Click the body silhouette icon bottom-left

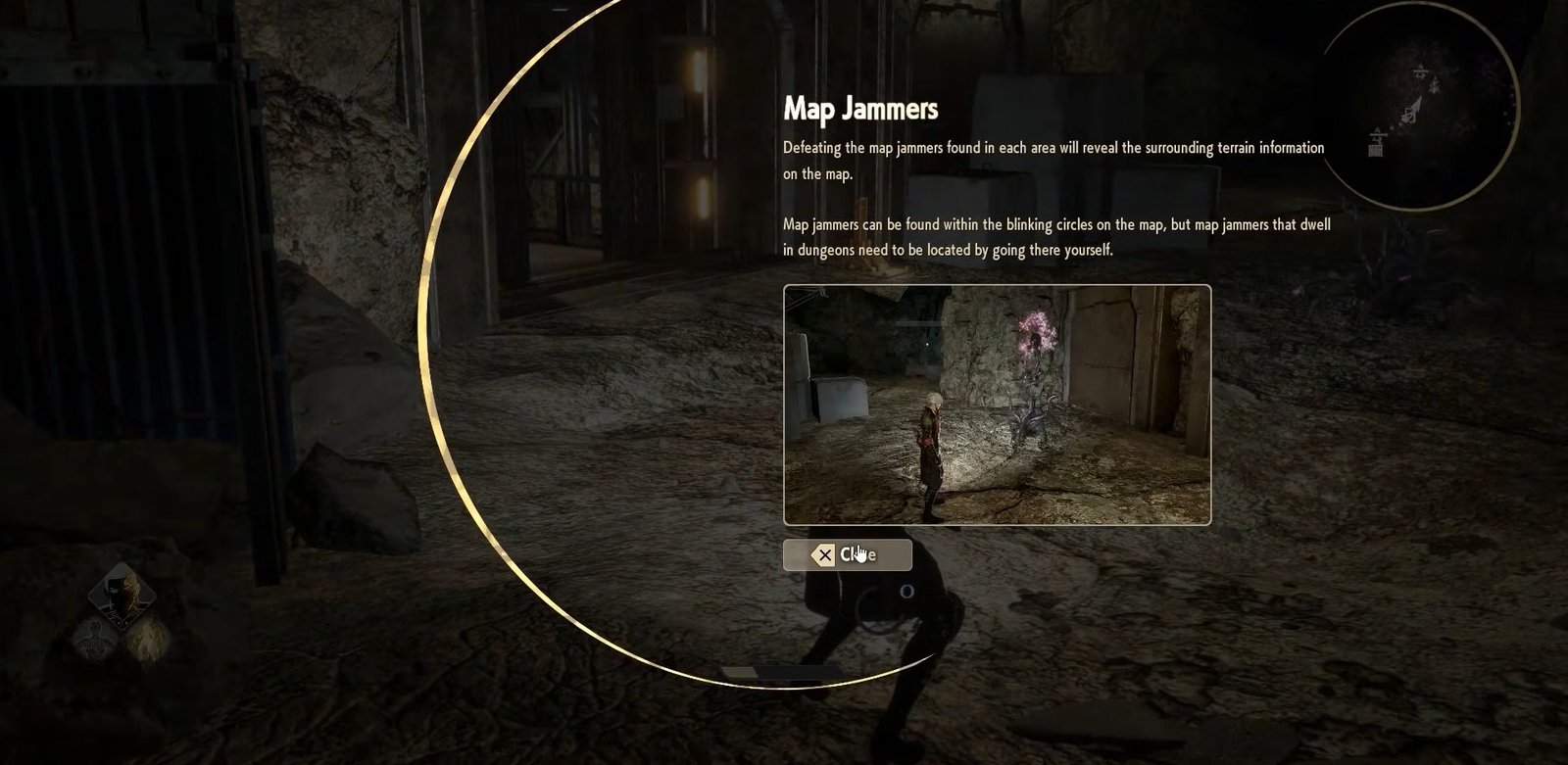tap(94, 643)
